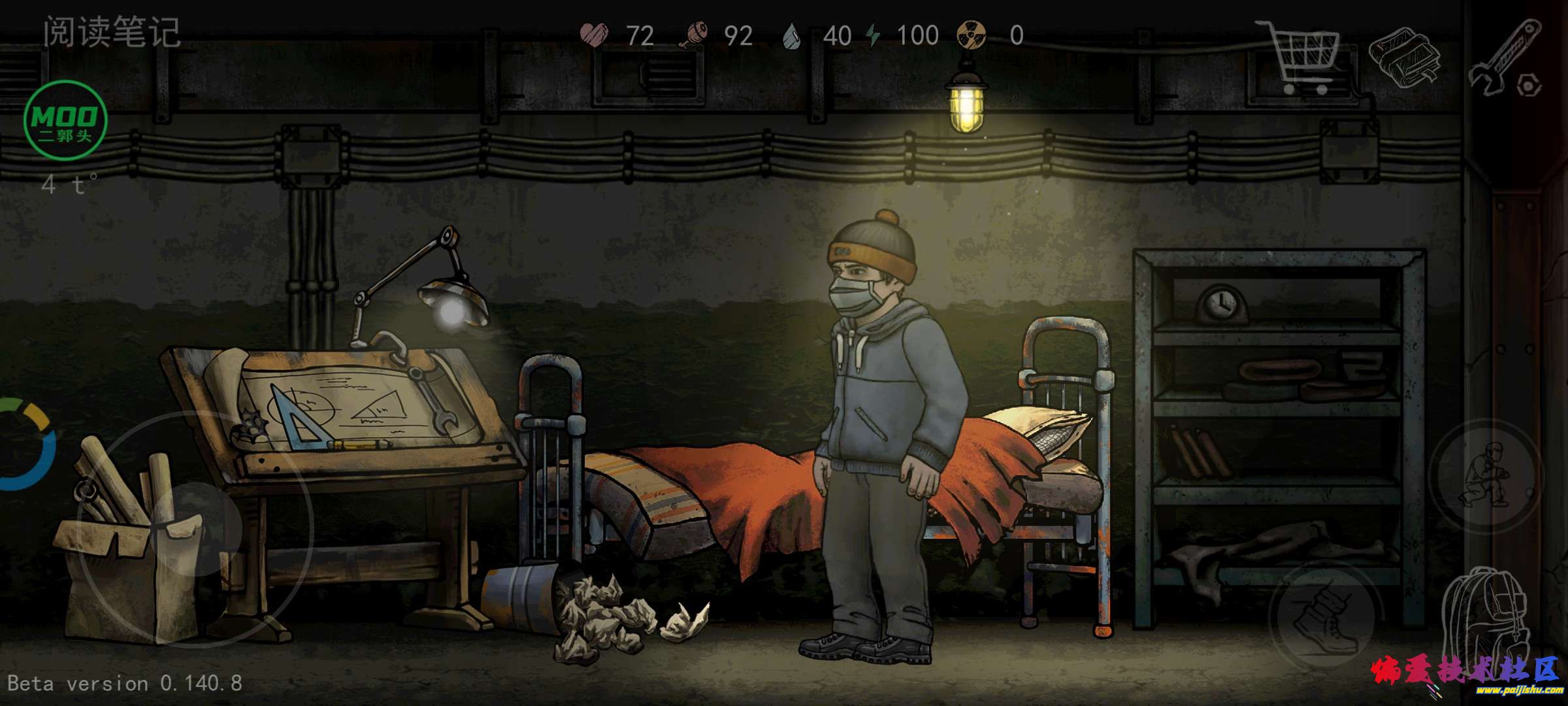Open the journal books icon
The image size is (1568, 706).
[x=1405, y=58]
